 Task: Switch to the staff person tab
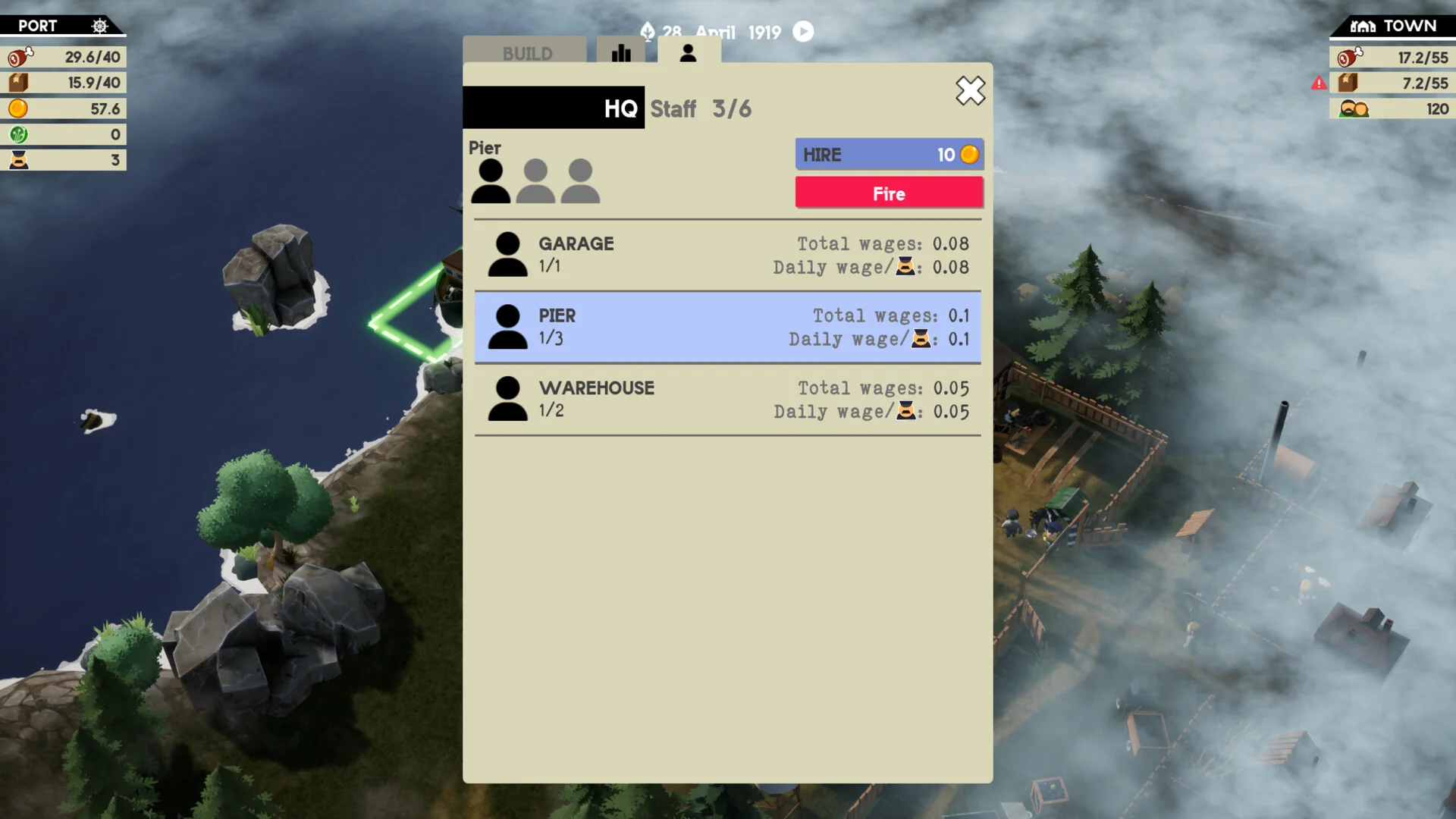688,52
